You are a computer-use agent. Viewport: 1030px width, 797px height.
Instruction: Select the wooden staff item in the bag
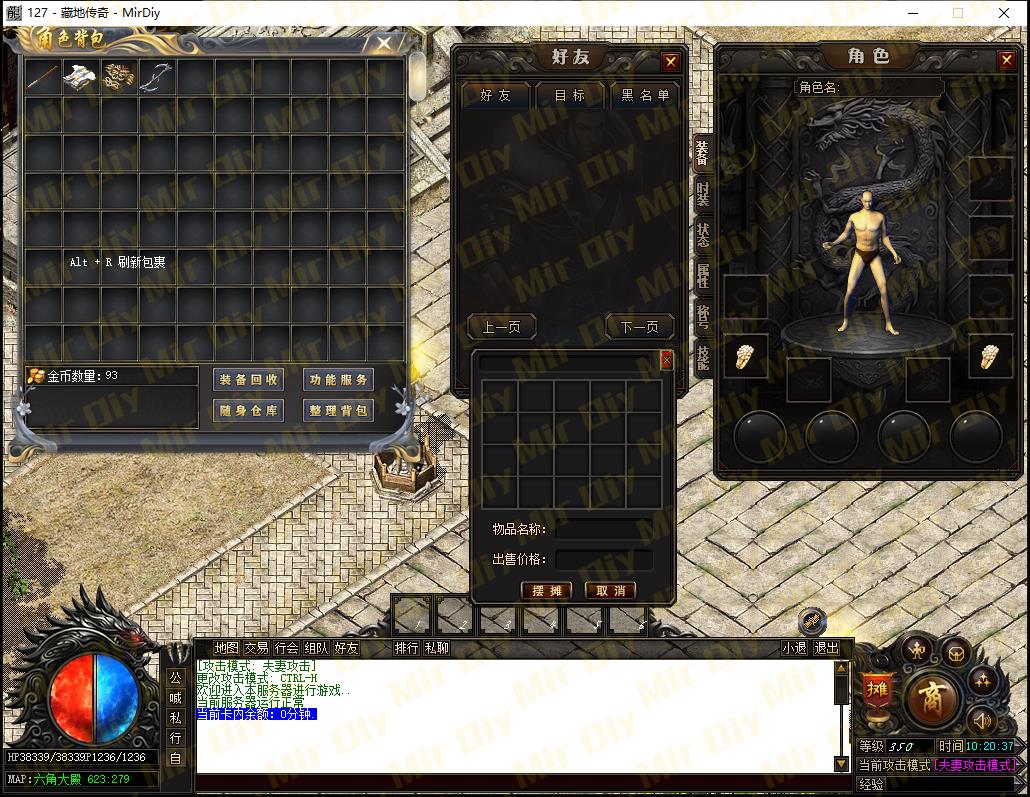[42, 77]
